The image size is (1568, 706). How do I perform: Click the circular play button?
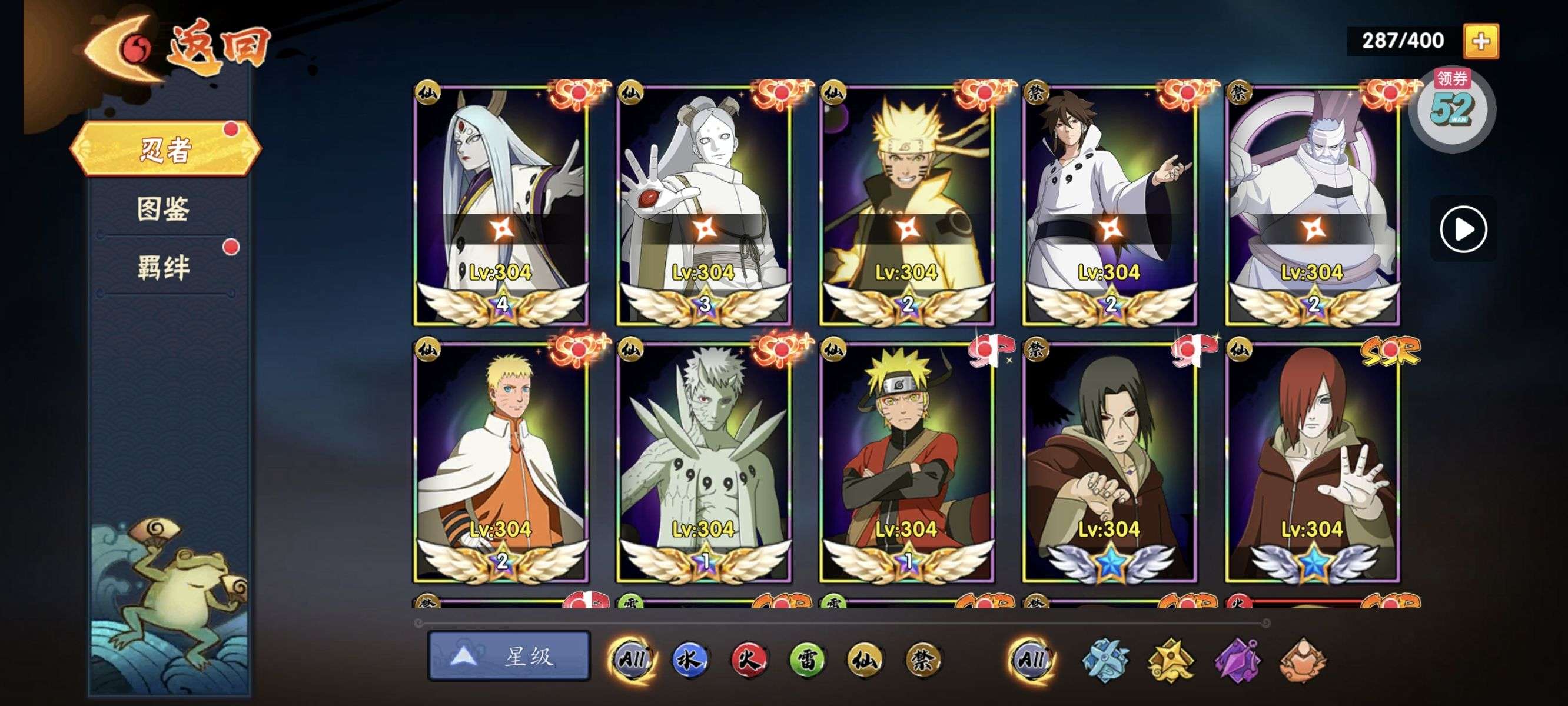pos(1463,229)
